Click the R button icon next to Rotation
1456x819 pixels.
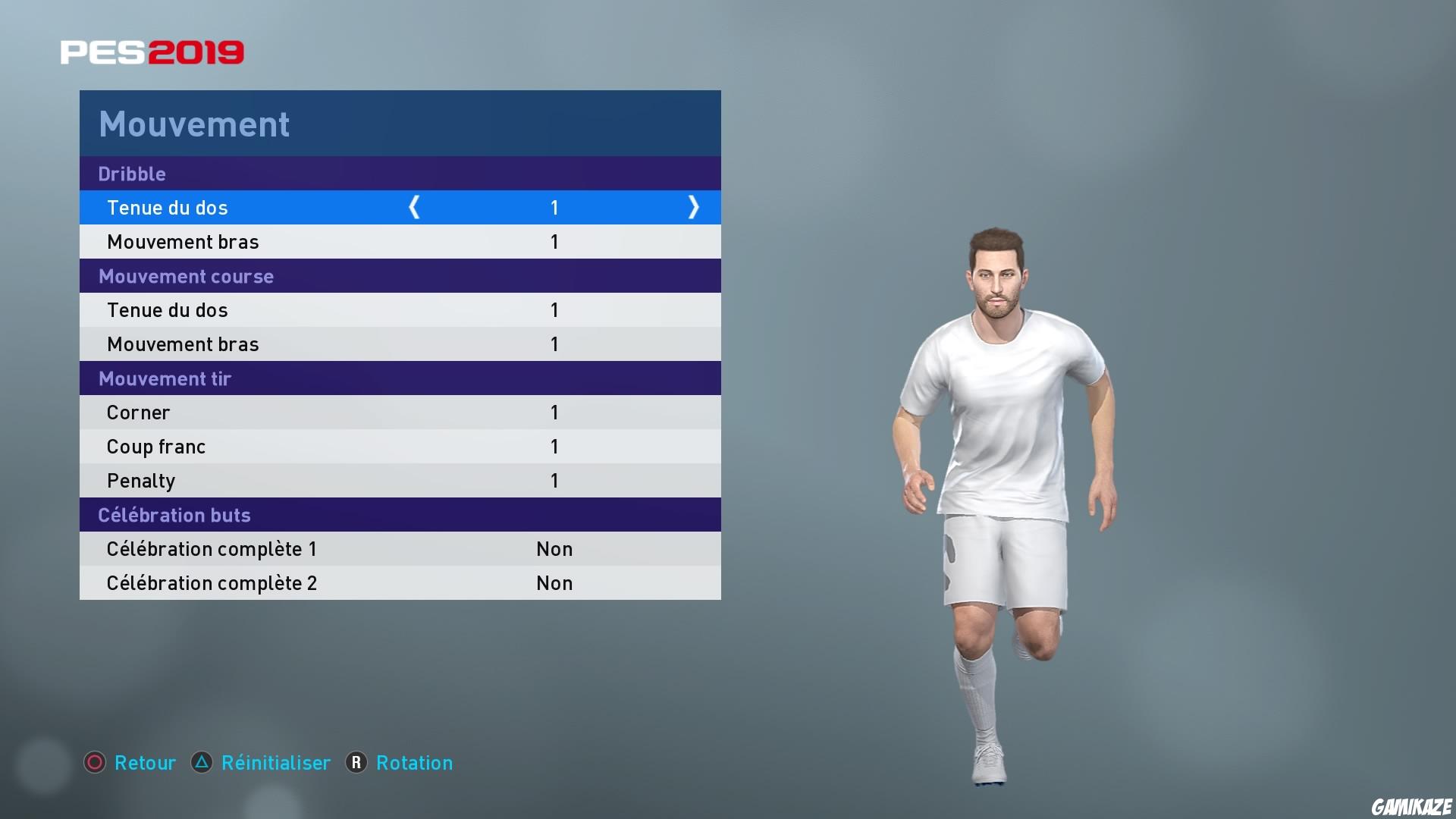pyautogui.click(x=355, y=763)
